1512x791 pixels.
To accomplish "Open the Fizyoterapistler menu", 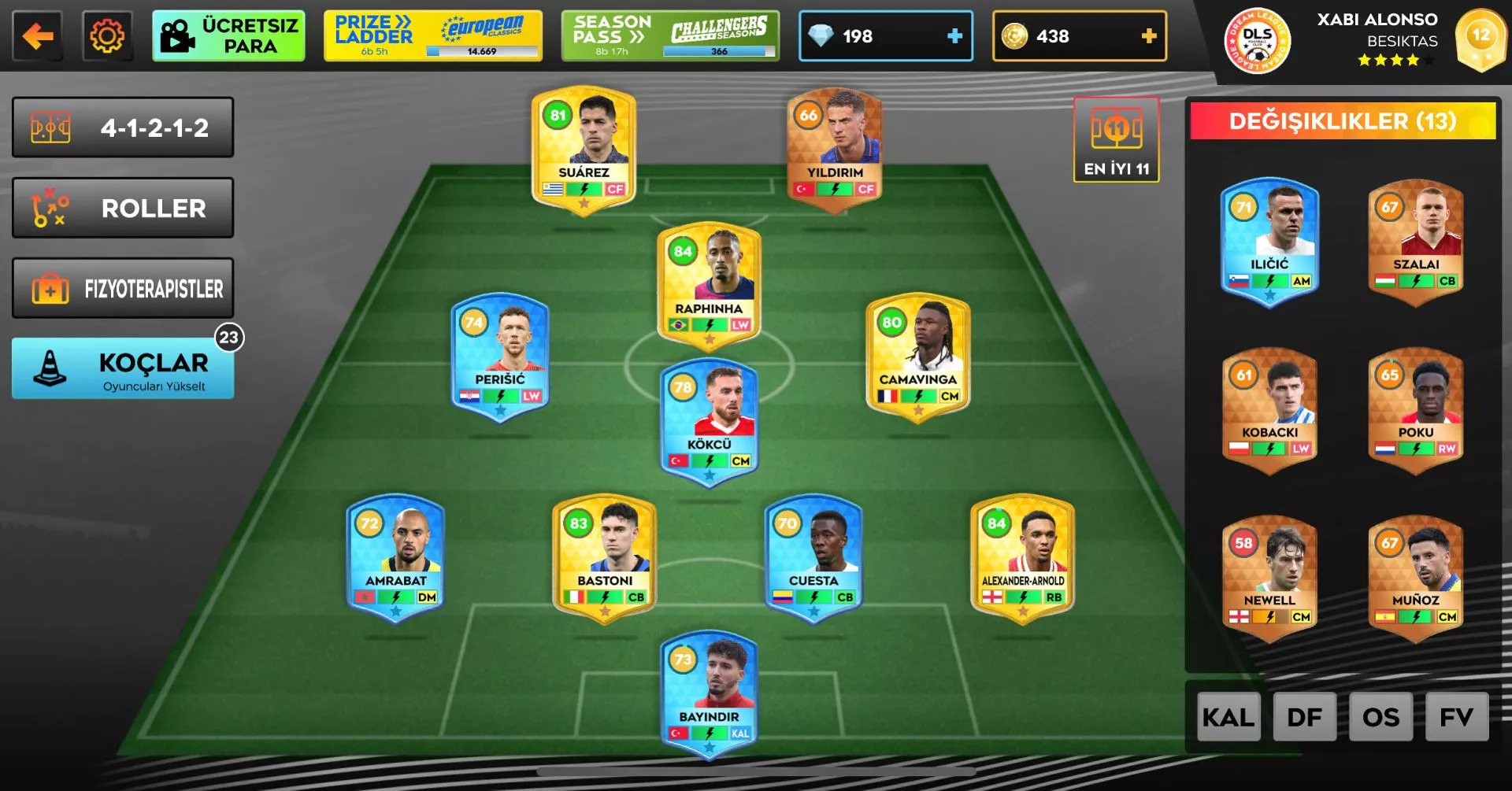I will pos(123,289).
